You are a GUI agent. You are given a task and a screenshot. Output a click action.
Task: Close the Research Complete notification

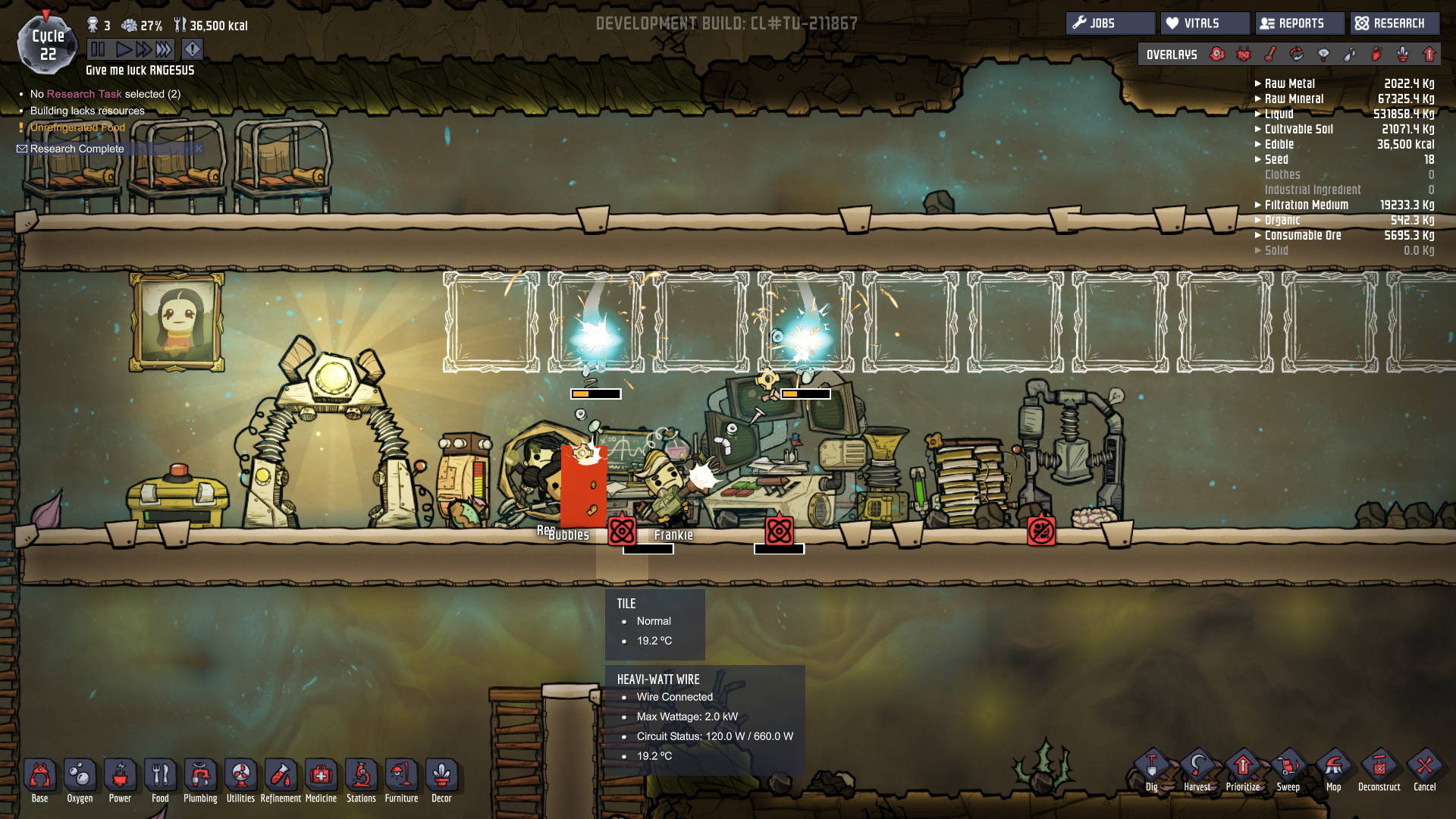[x=199, y=149]
